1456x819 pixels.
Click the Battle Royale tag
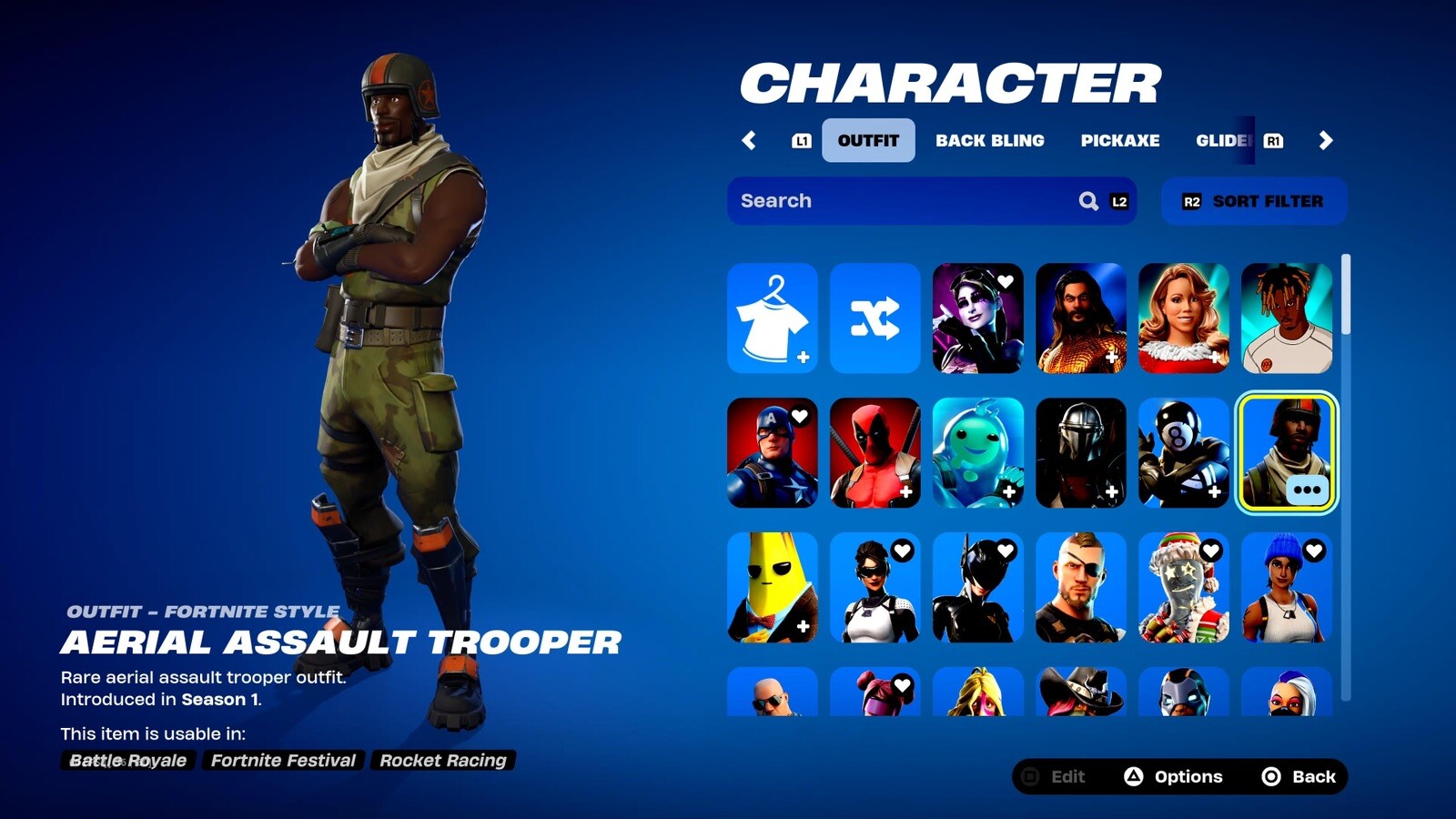[x=128, y=761]
